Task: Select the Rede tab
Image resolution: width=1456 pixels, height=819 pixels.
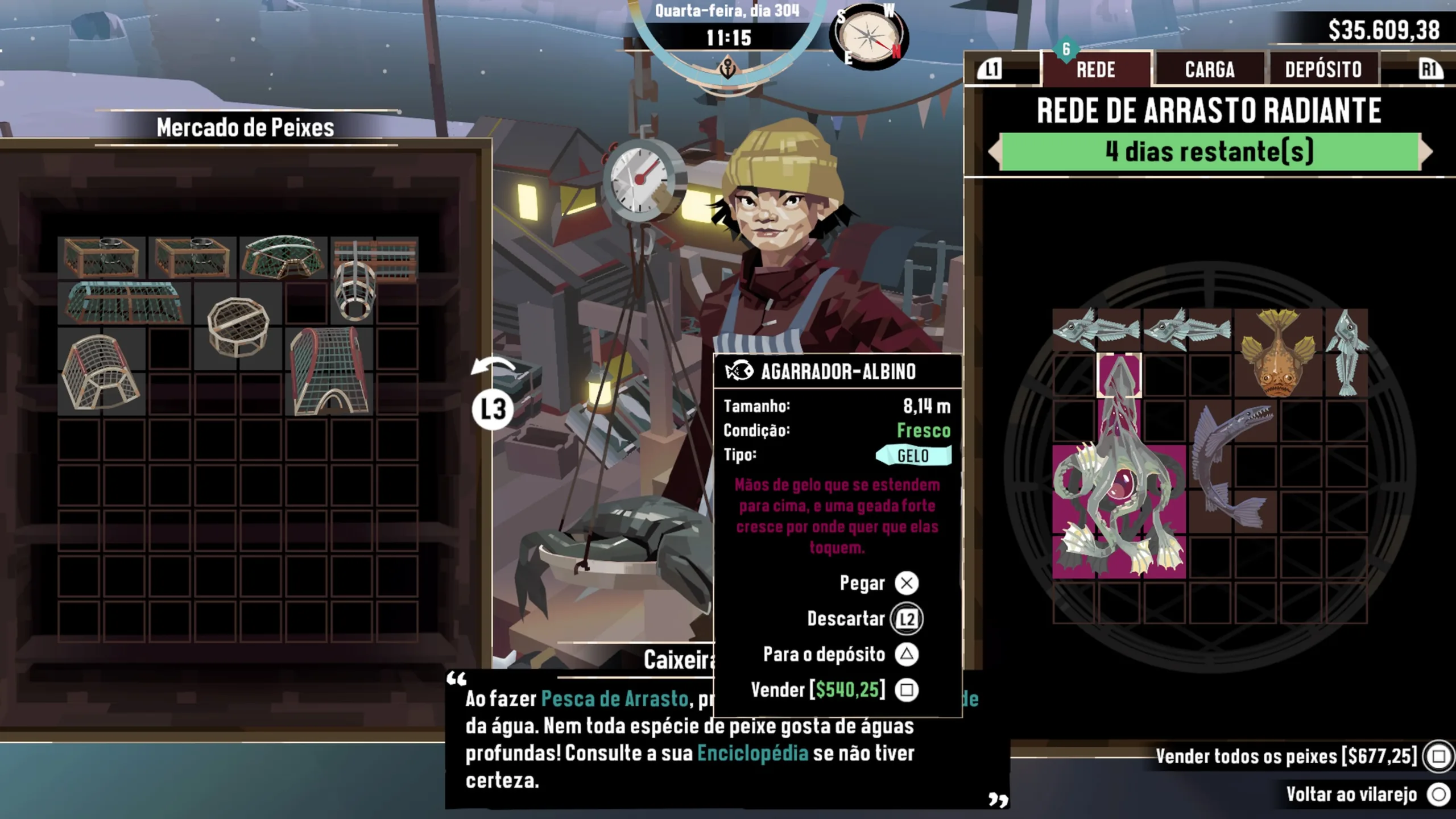Action: coord(1095,69)
